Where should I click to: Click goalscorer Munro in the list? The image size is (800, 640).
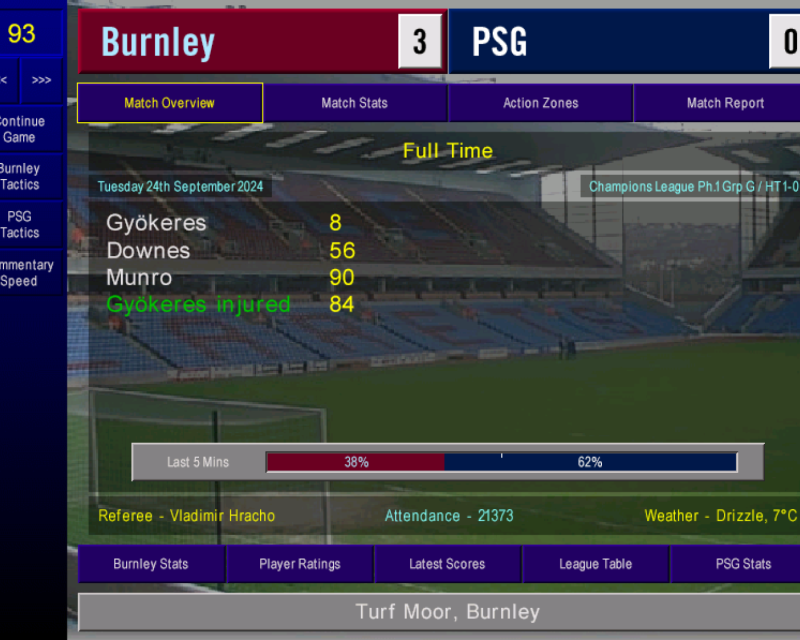[x=139, y=277]
